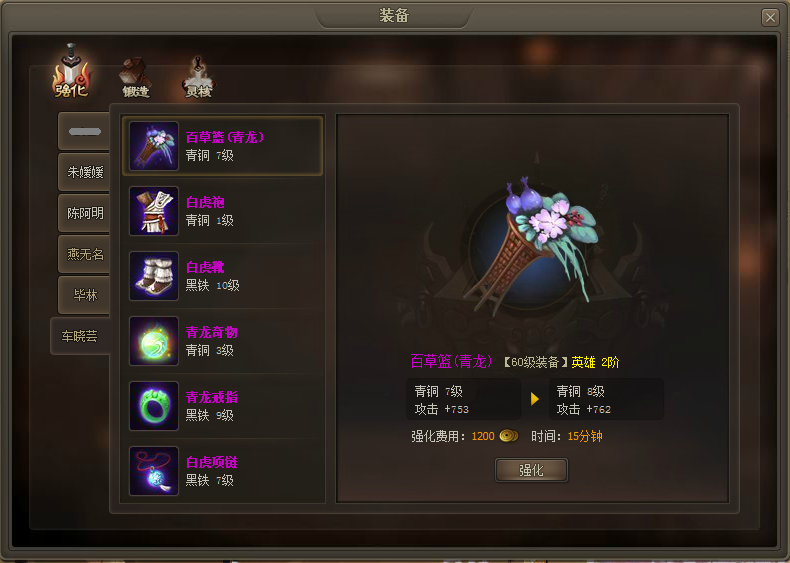Select the blank top character tab
The width and height of the screenshot is (790, 563).
pyautogui.click(x=84, y=131)
